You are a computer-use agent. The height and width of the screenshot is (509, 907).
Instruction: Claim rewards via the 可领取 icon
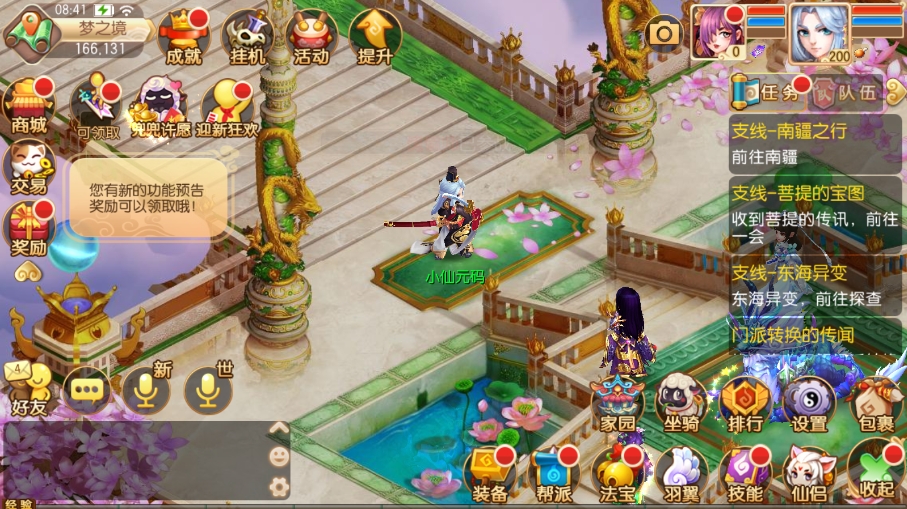pos(97,108)
